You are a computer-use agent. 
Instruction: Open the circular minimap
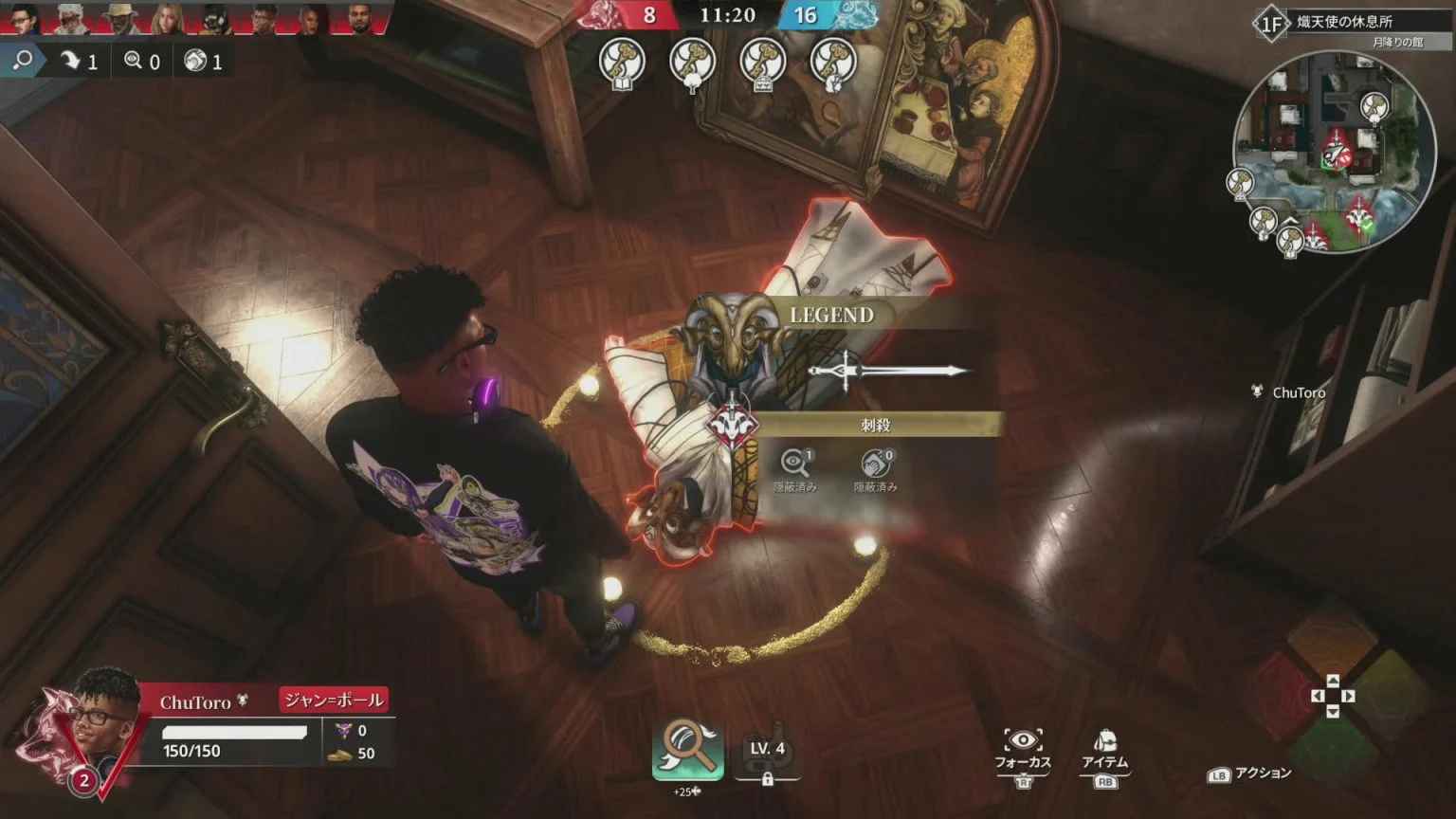coord(1333,152)
